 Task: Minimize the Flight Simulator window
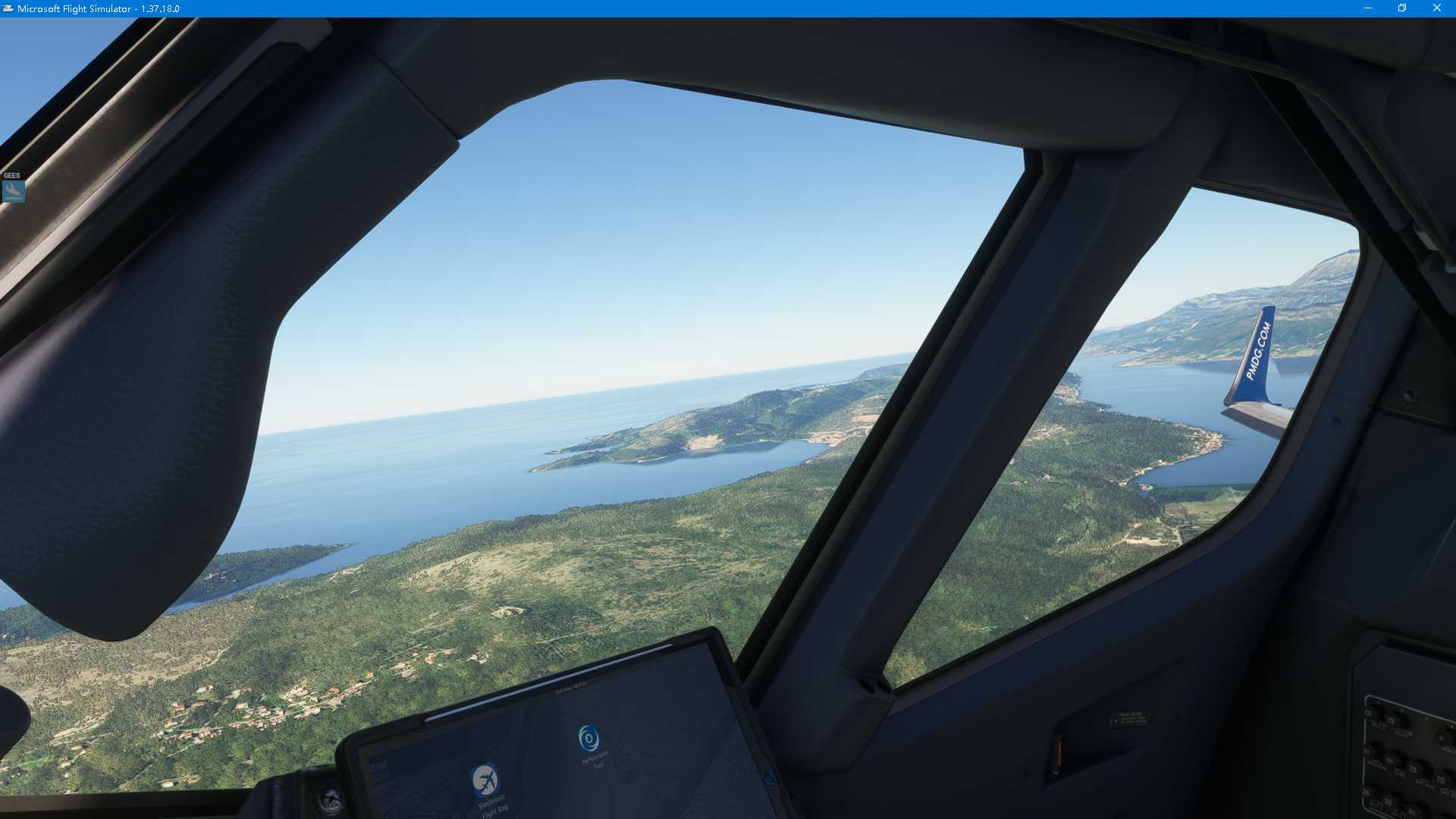click(x=1368, y=8)
